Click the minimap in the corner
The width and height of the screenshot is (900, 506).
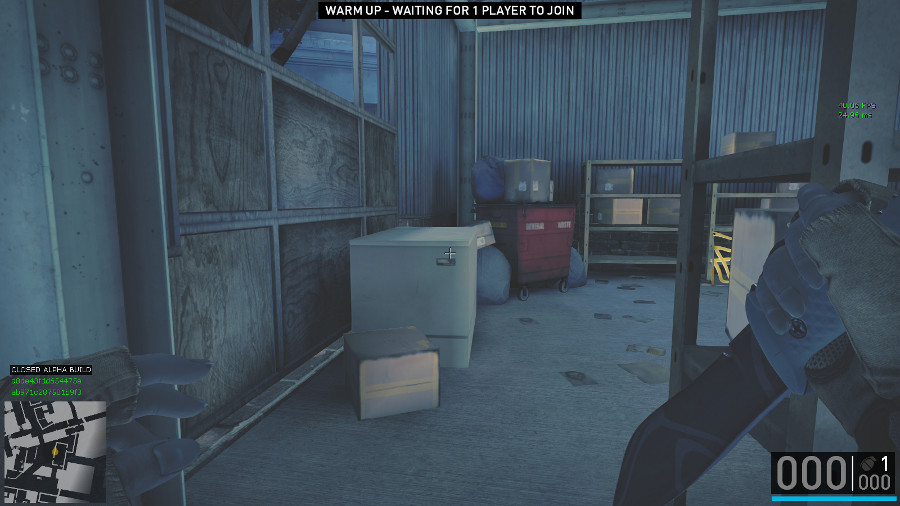(55, 451)
